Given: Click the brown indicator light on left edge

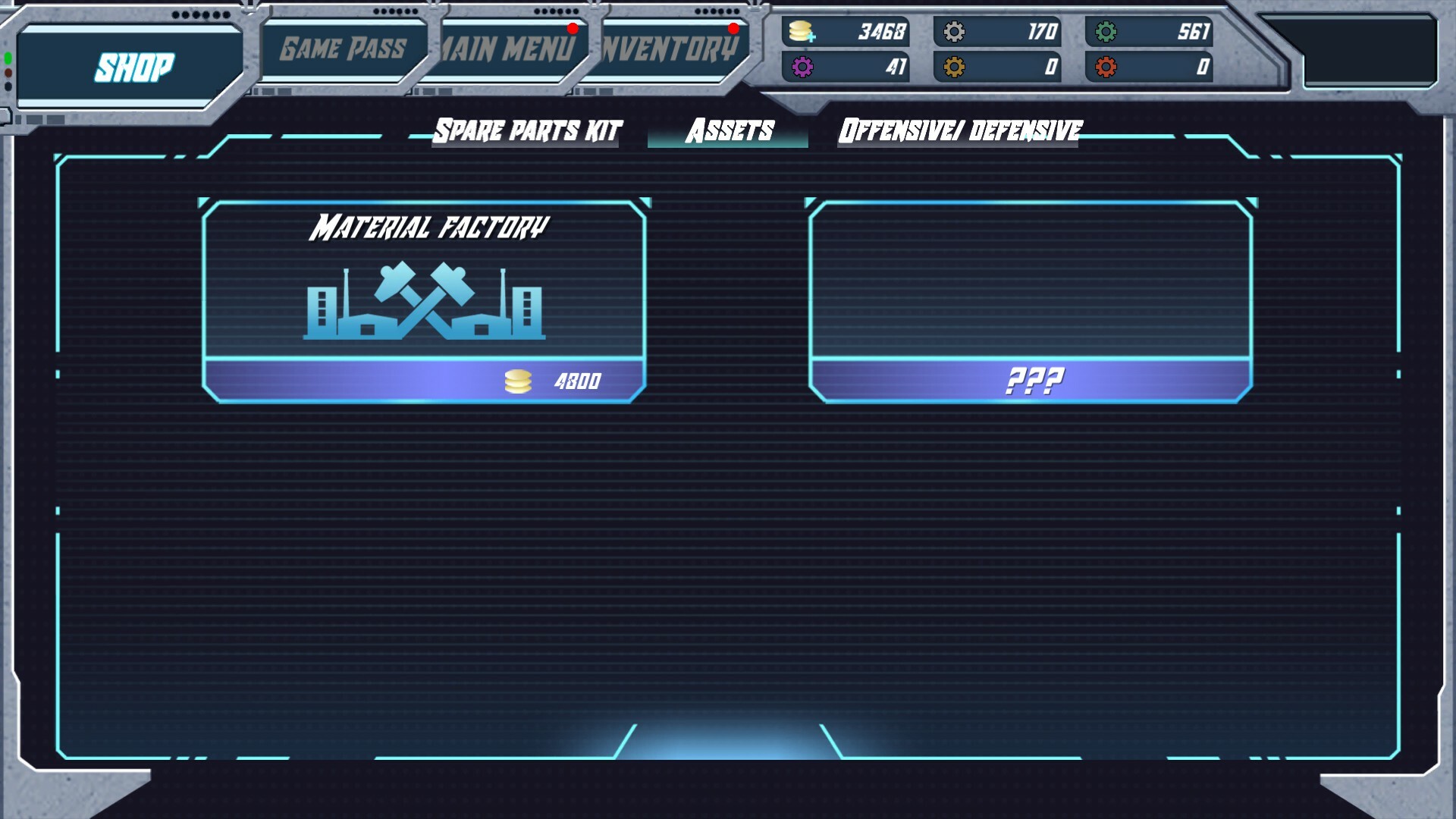Looking at the screenshot, I should [8, 73].
